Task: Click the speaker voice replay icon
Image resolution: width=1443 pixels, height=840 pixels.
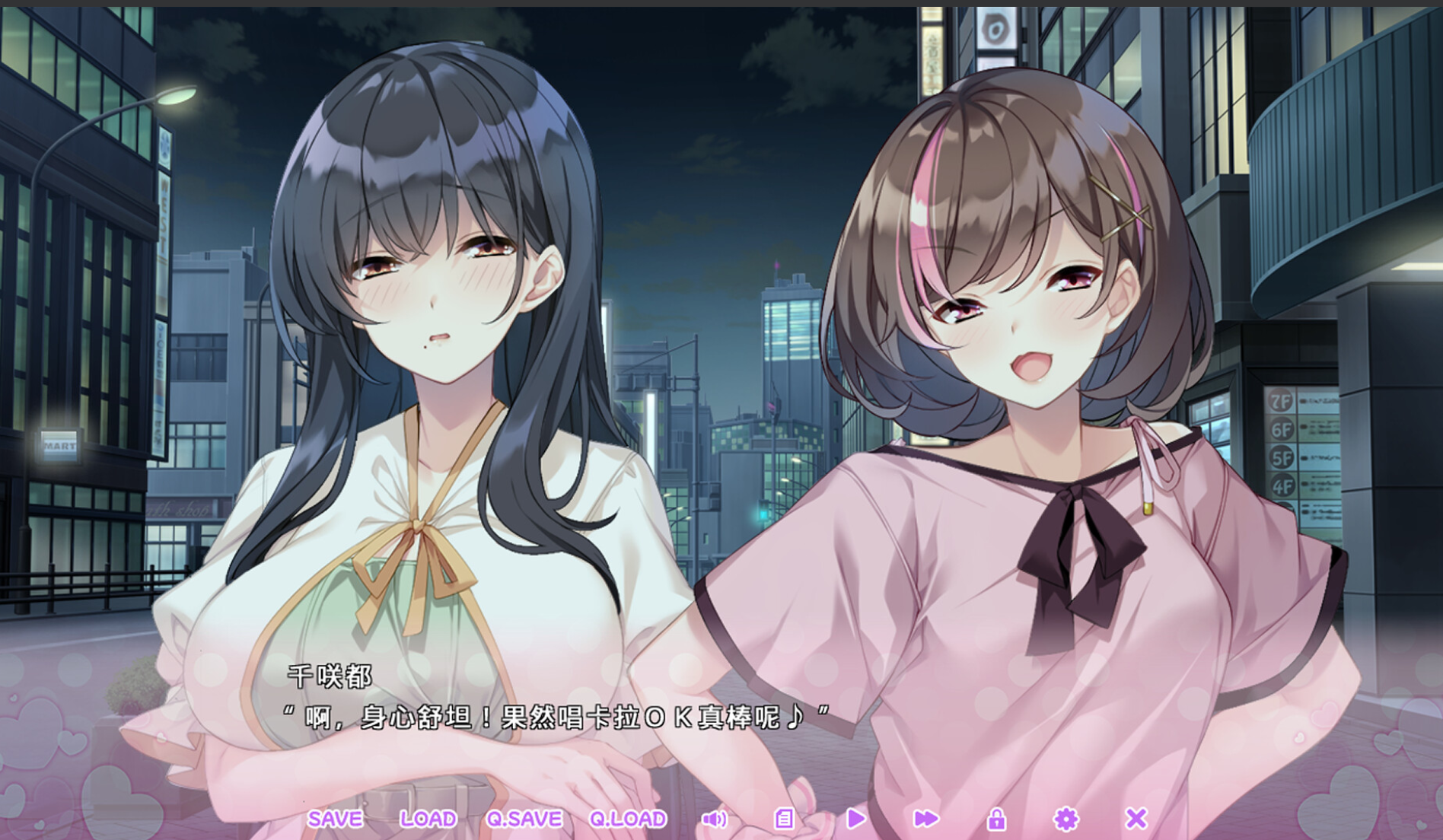Action: 714,819
